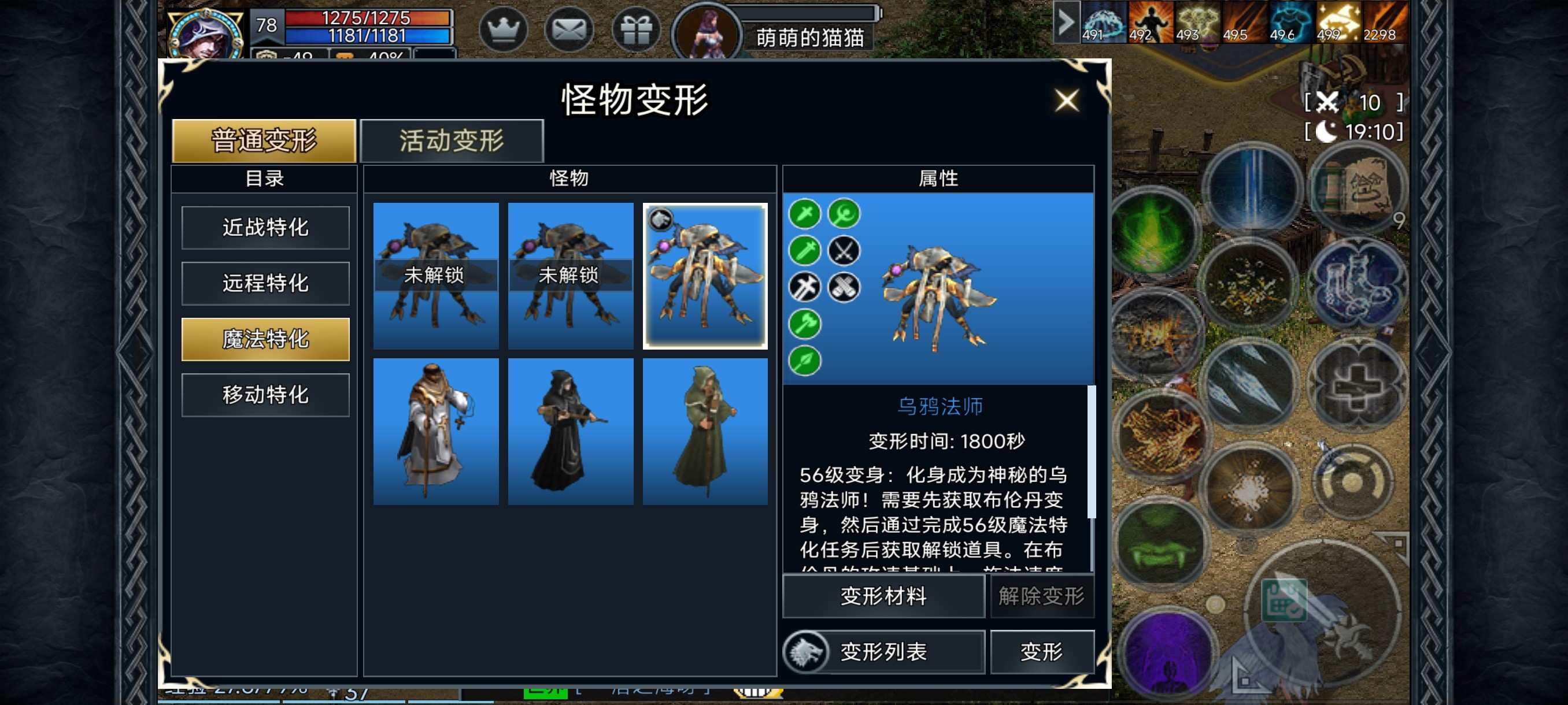The height and width of the screenshot is (705, 1568).
Task: Open the gift box icon
Action: pyautogui.click(x=636, y=29)
